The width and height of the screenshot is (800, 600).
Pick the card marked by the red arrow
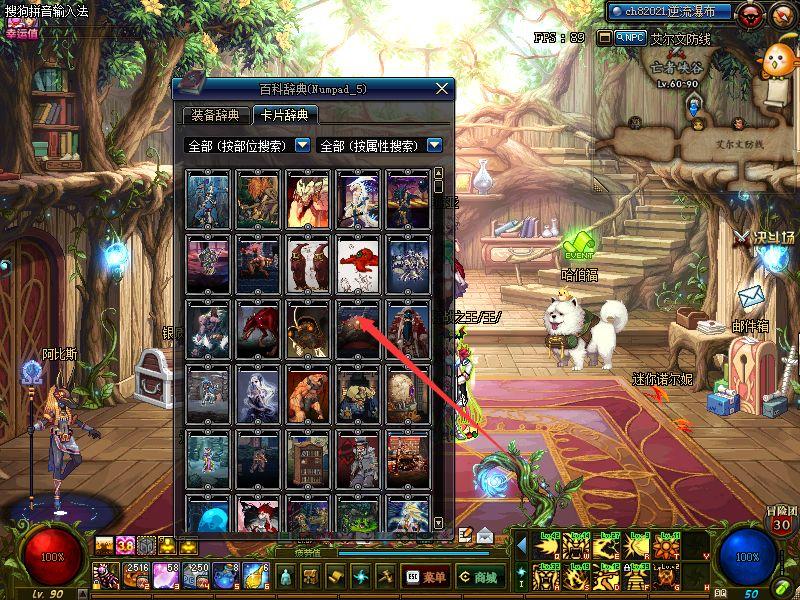[358, 328]
